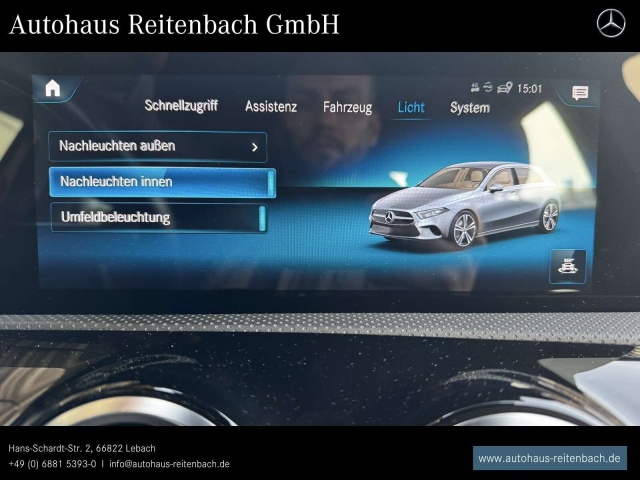640x480 pixels.
Task: Go to the home screen icon
Action: (x=53, y=88)
